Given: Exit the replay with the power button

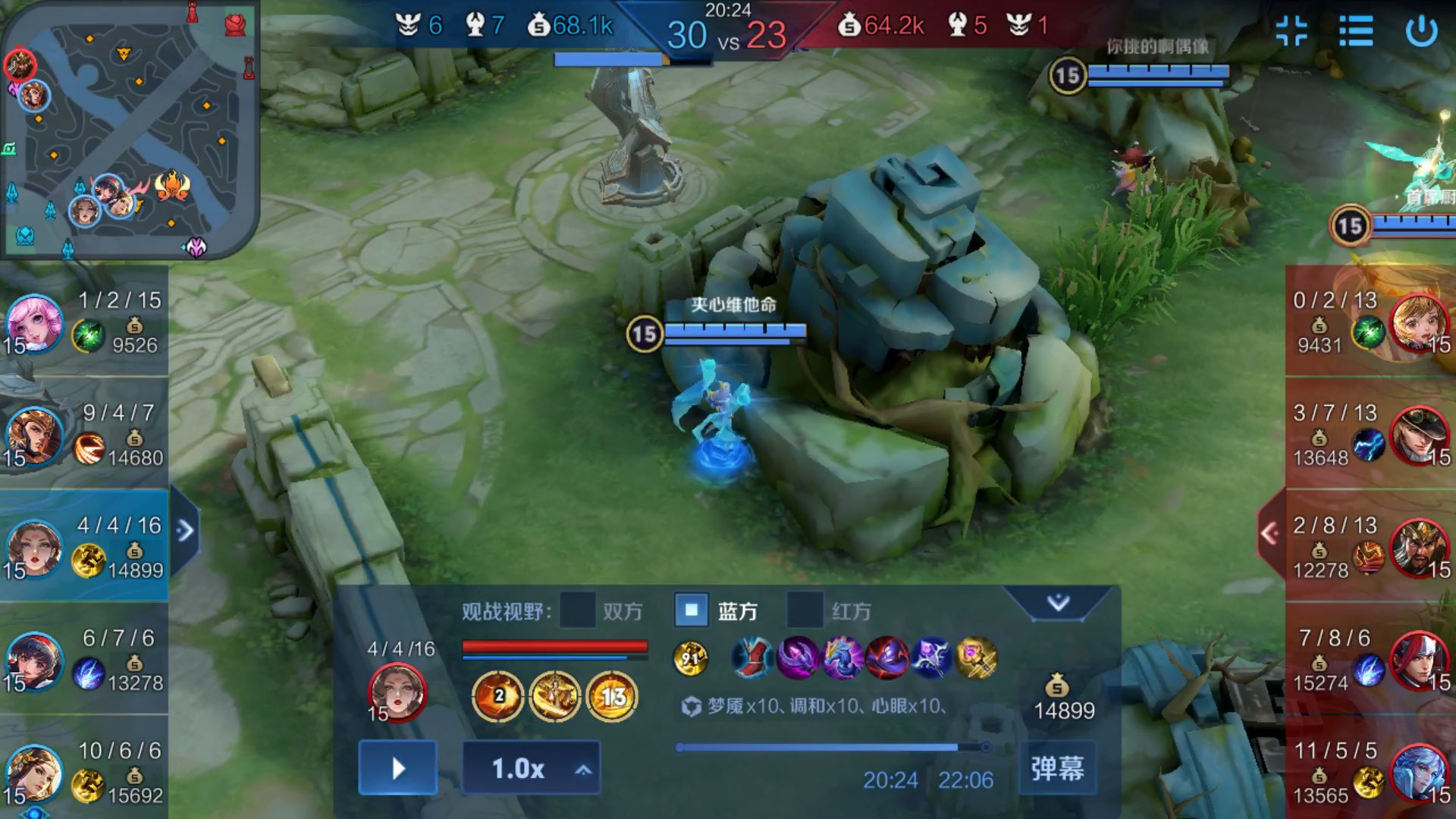Looking at the screenshot, I should pyautogui.click(x=1421, y=32).
